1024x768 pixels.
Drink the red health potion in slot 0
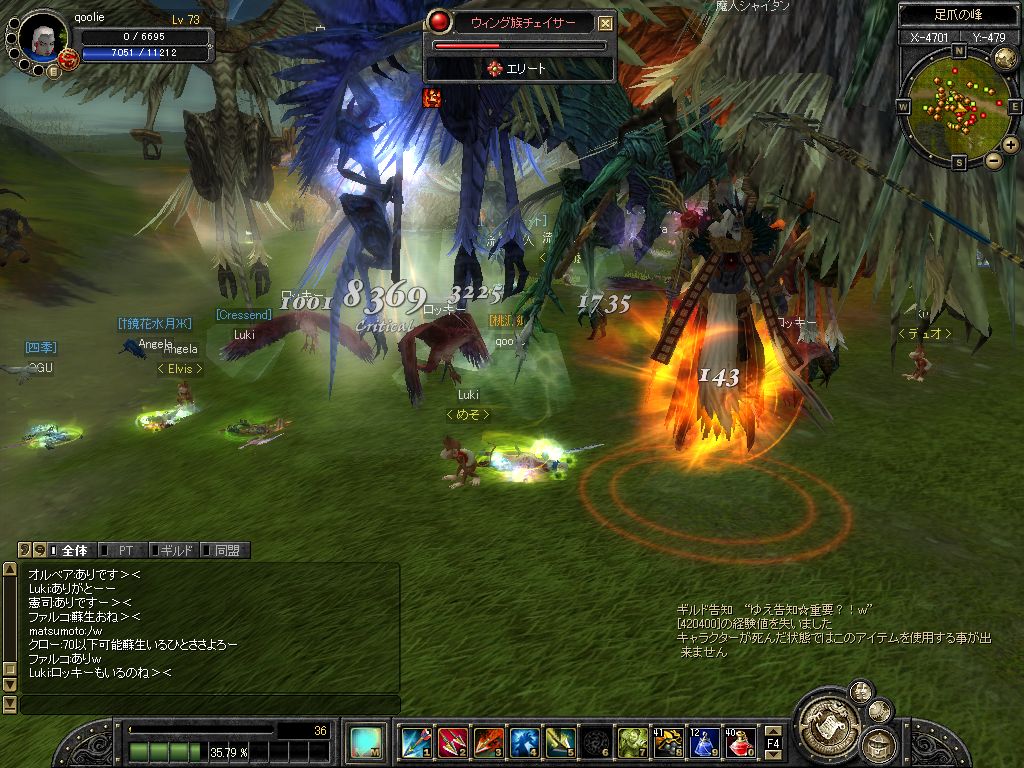(x=740, y=742)
